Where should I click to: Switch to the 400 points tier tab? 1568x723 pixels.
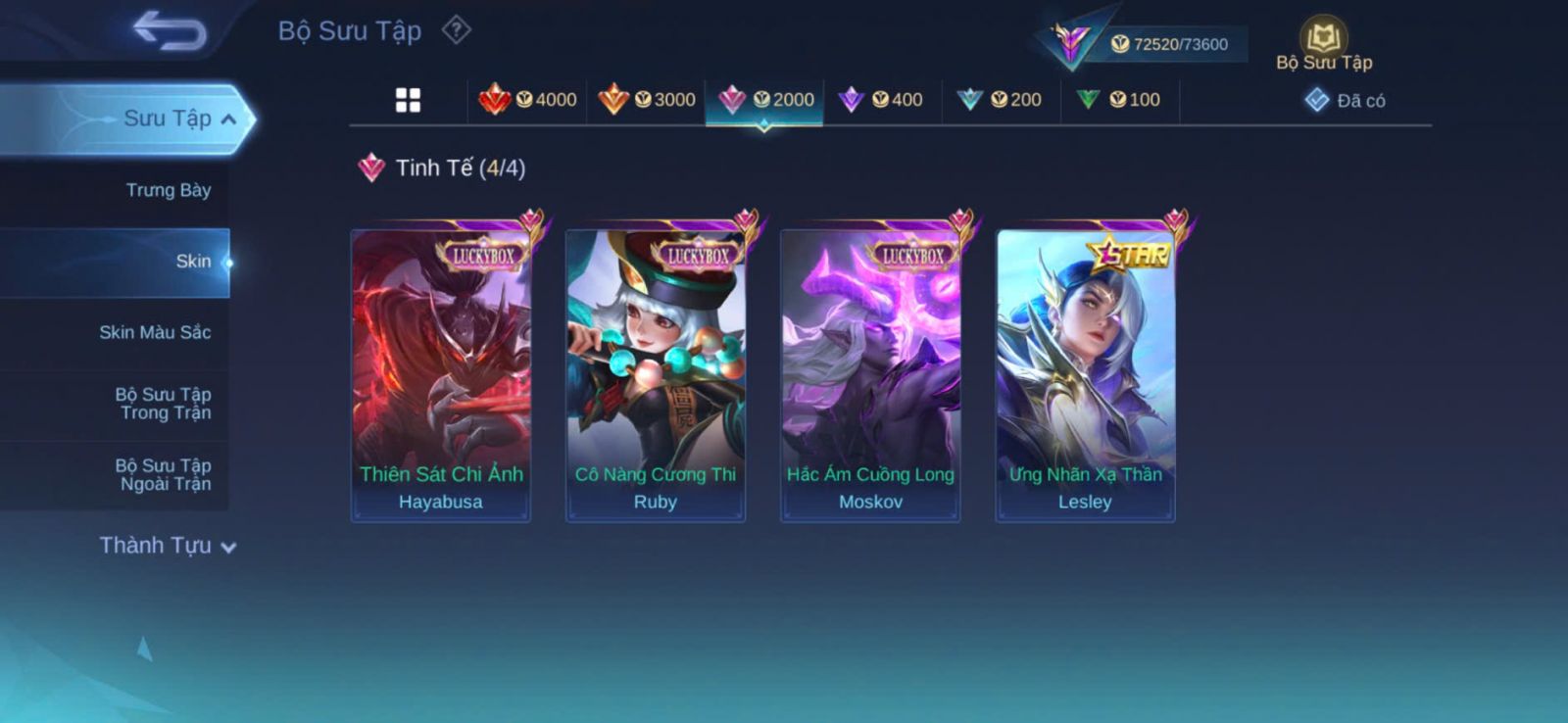882,100
